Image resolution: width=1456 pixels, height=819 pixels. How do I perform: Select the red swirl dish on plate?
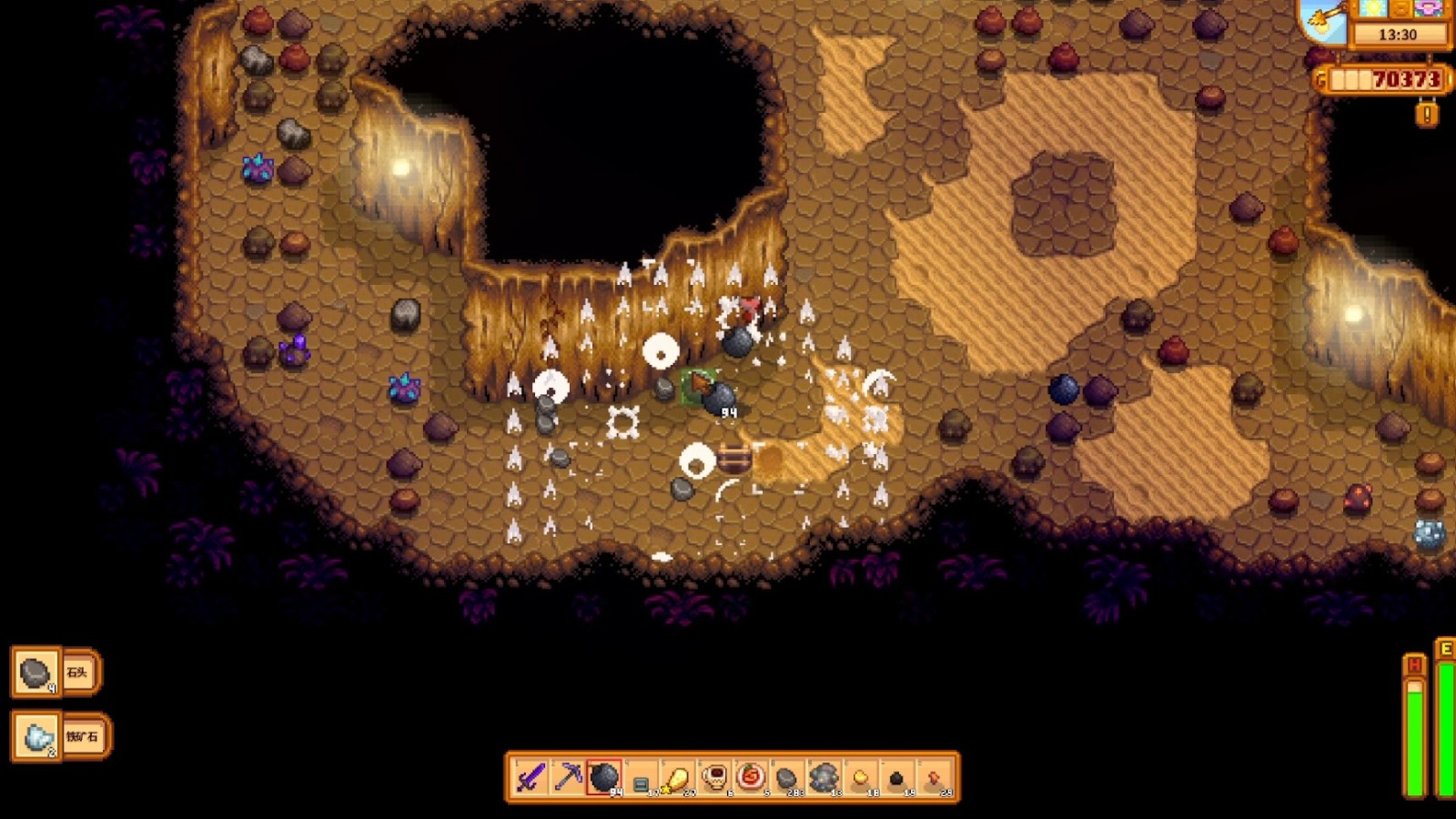(x=751, y=778)
